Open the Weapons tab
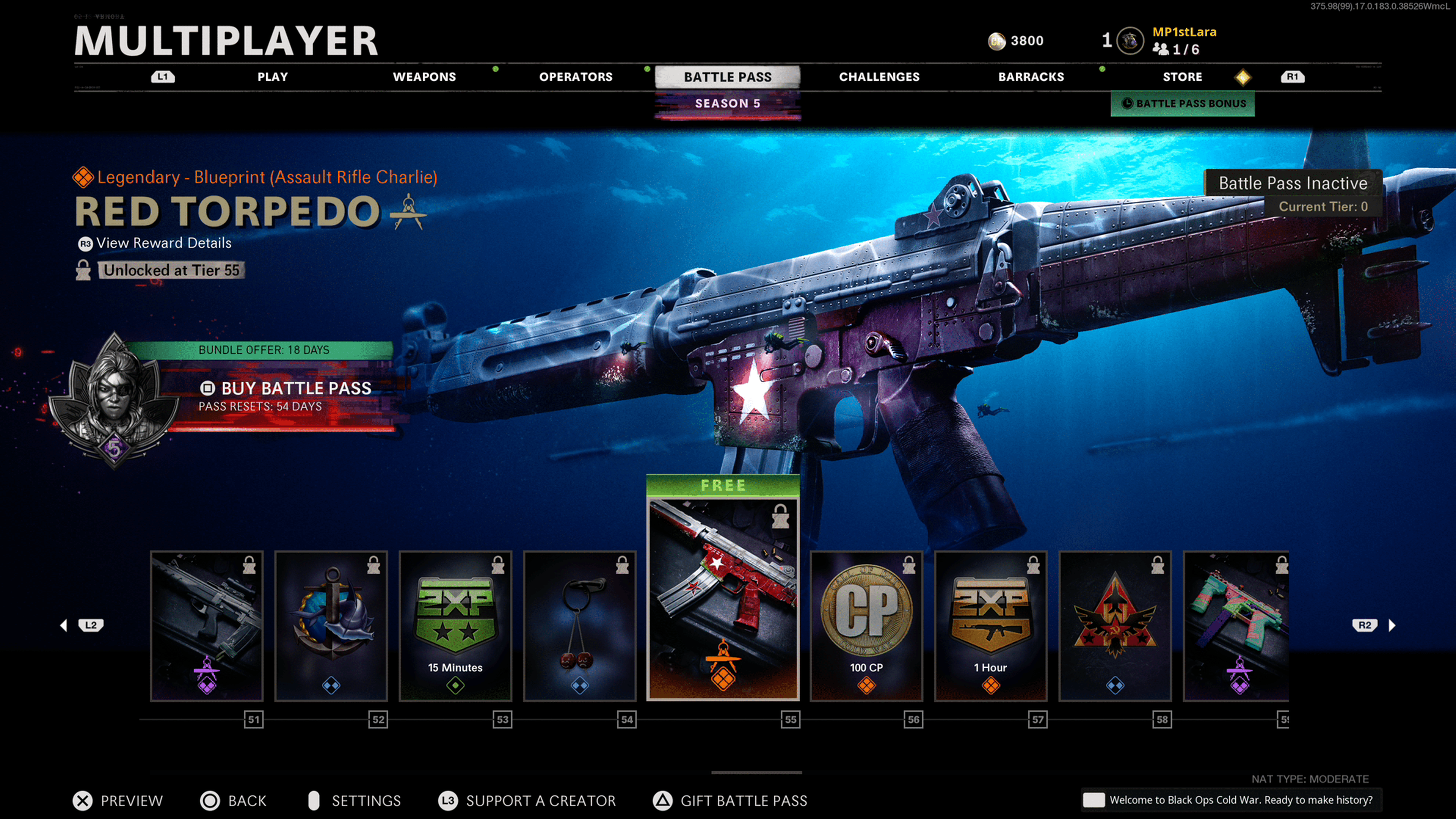The width and height of the screenshot is (1456, 819). (424, 77)
